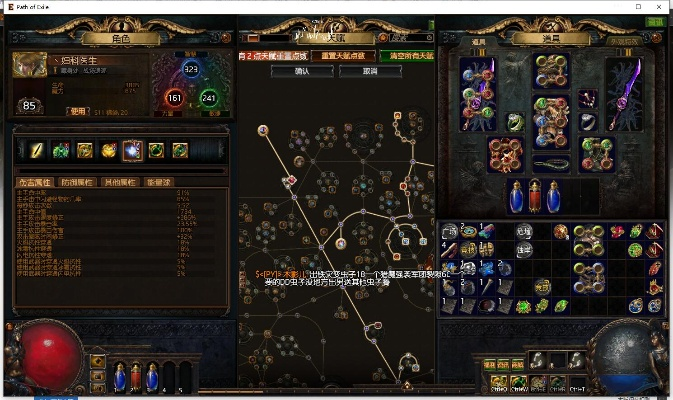Cancel the pending passive allocation

[x=369, y=71]
